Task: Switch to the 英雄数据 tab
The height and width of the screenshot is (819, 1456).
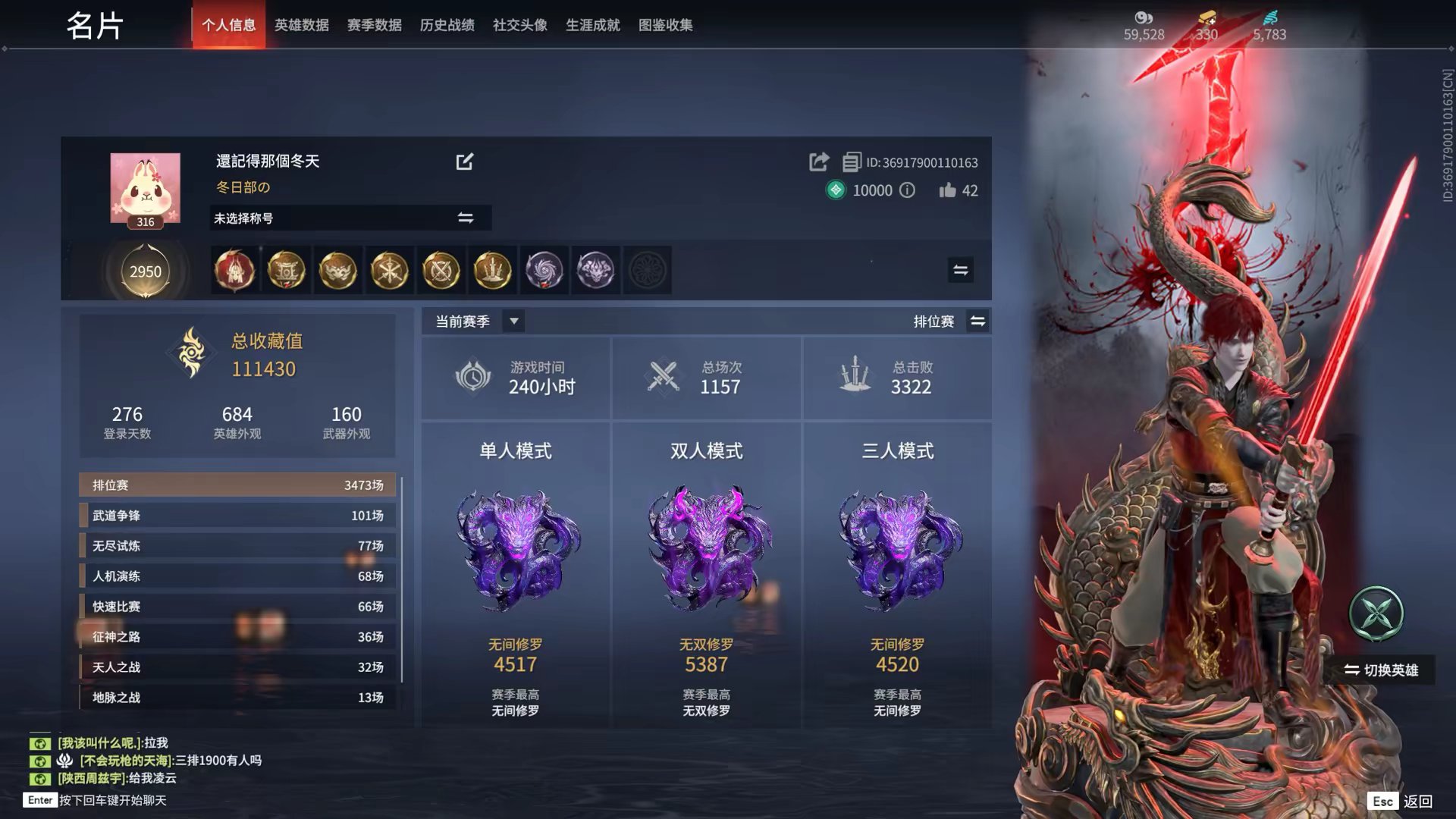Action: pyautogui.click(x=301, y=25)
